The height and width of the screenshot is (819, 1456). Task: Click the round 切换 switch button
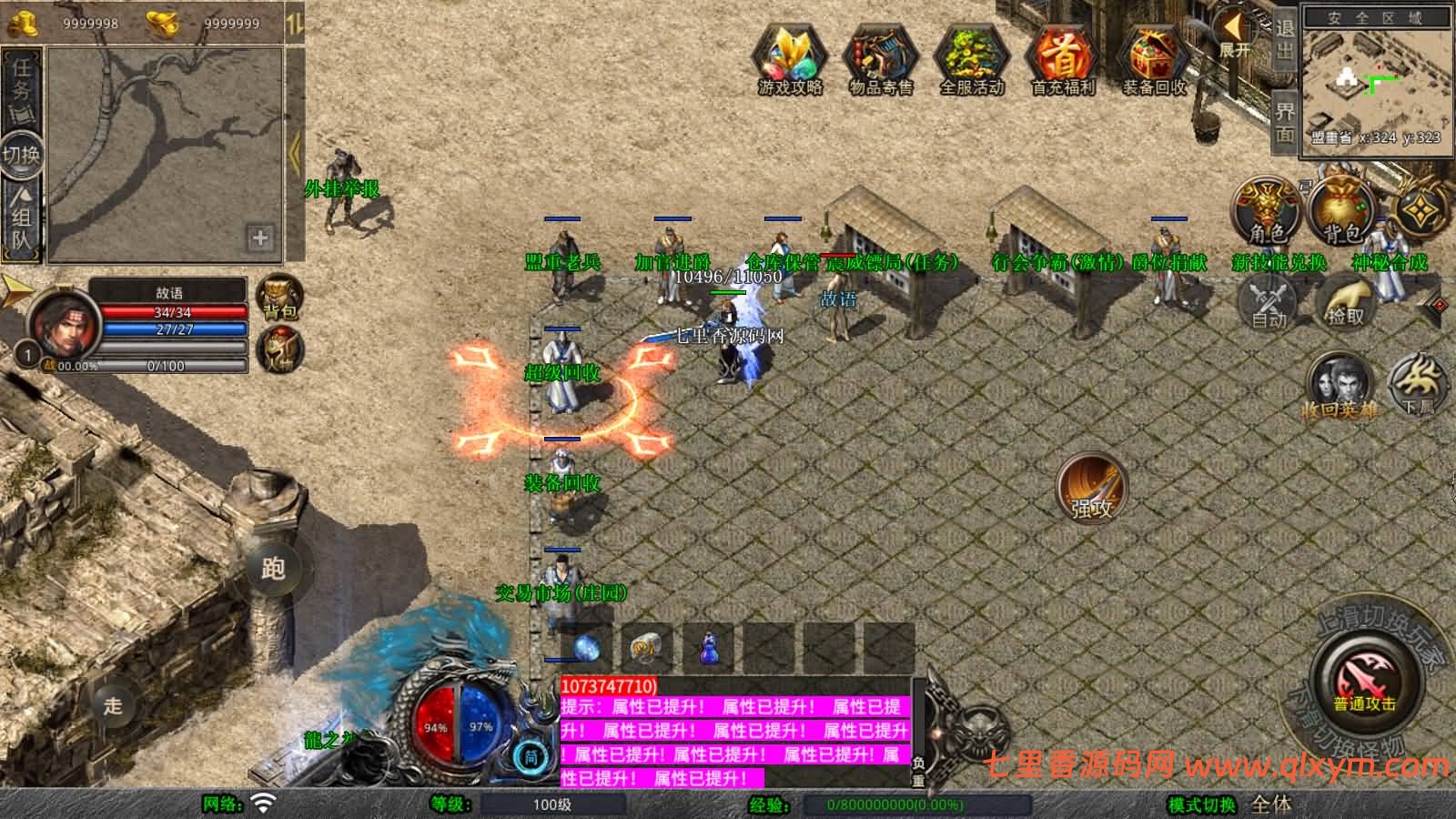(x=21, y=154)
